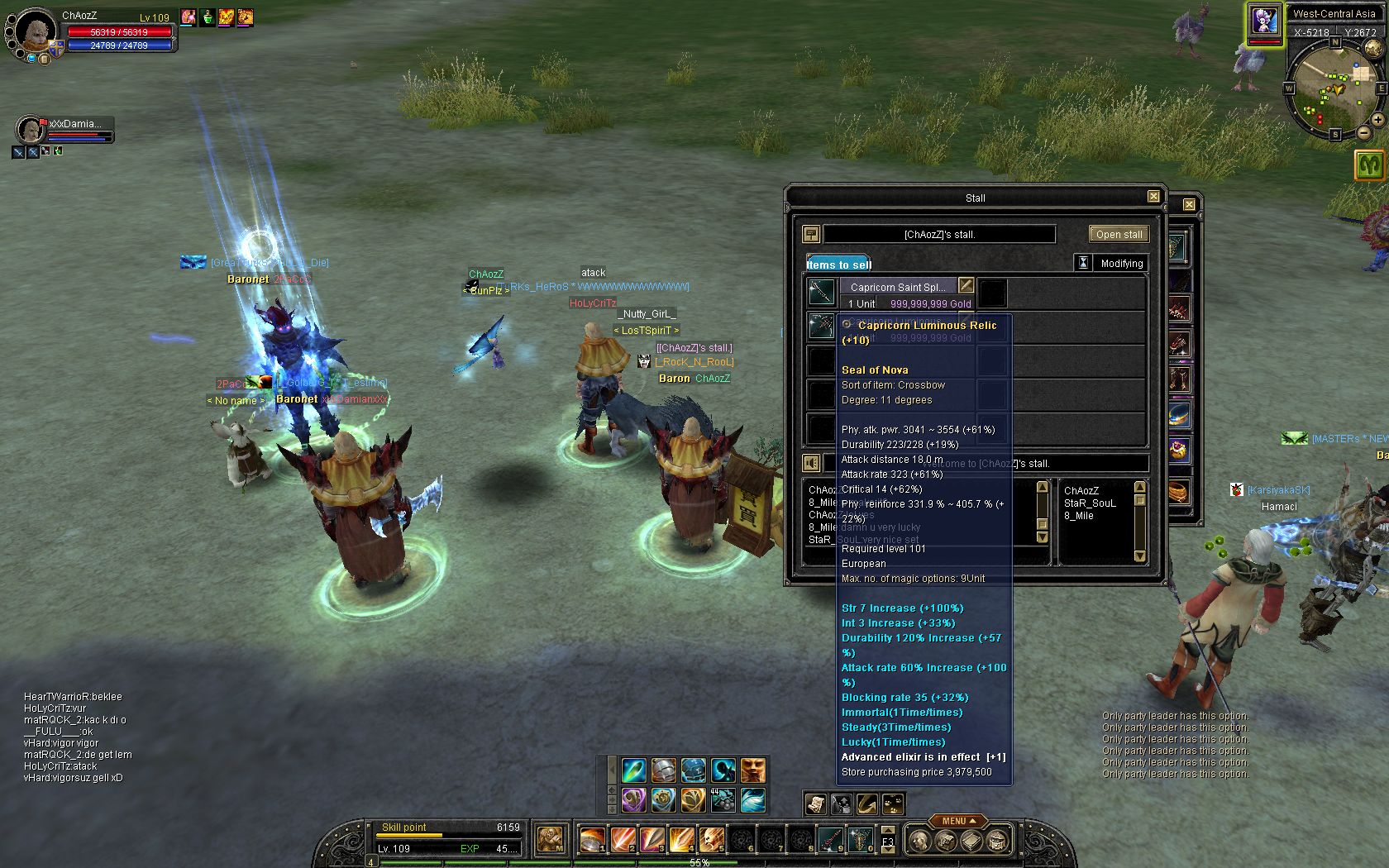Select 8_Mile in the stall visitor list
This screenshot has height=868, width=1389.
[1079, 516]
